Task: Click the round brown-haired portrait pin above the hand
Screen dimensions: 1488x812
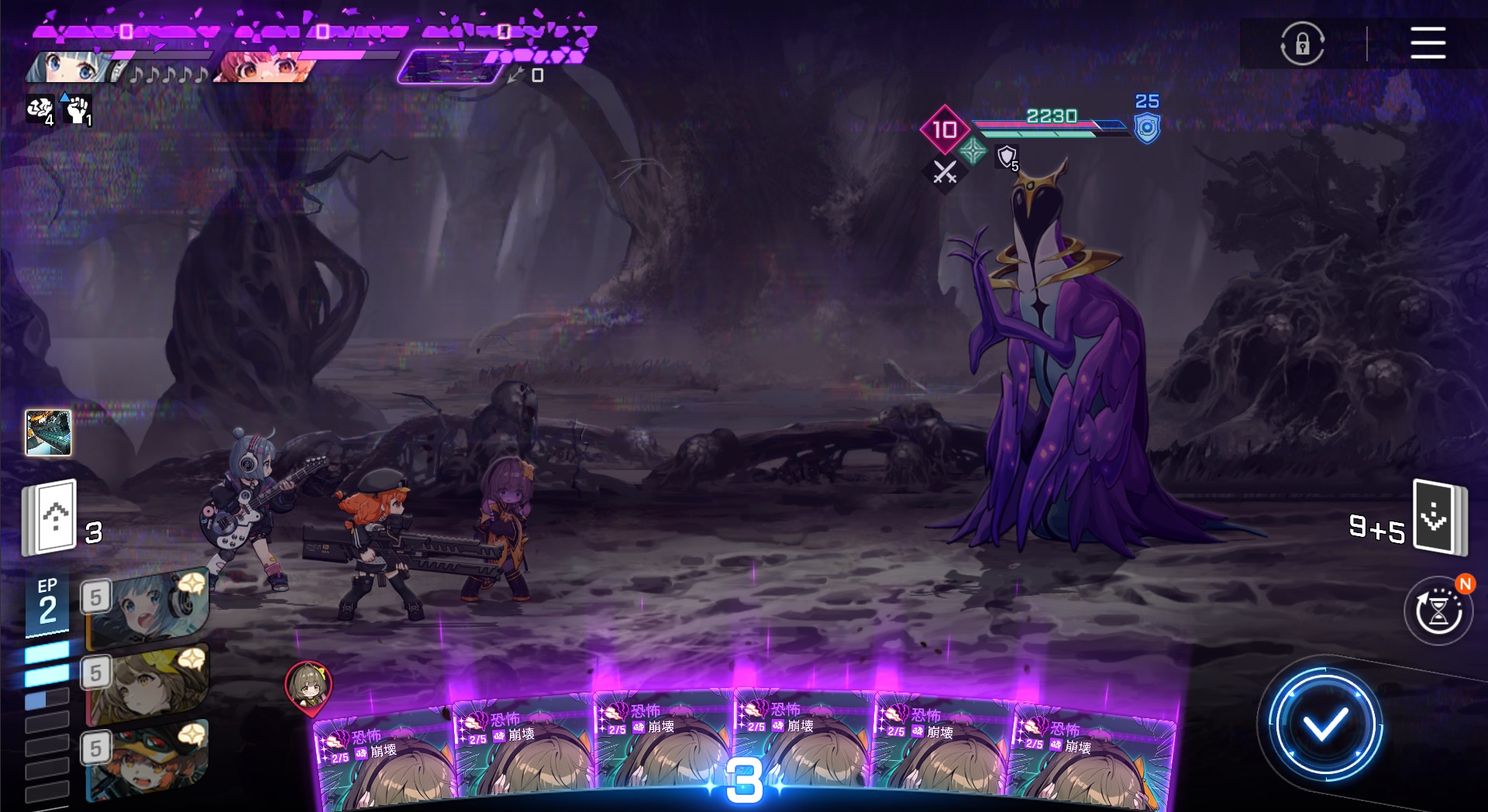Action: [308, 685]
